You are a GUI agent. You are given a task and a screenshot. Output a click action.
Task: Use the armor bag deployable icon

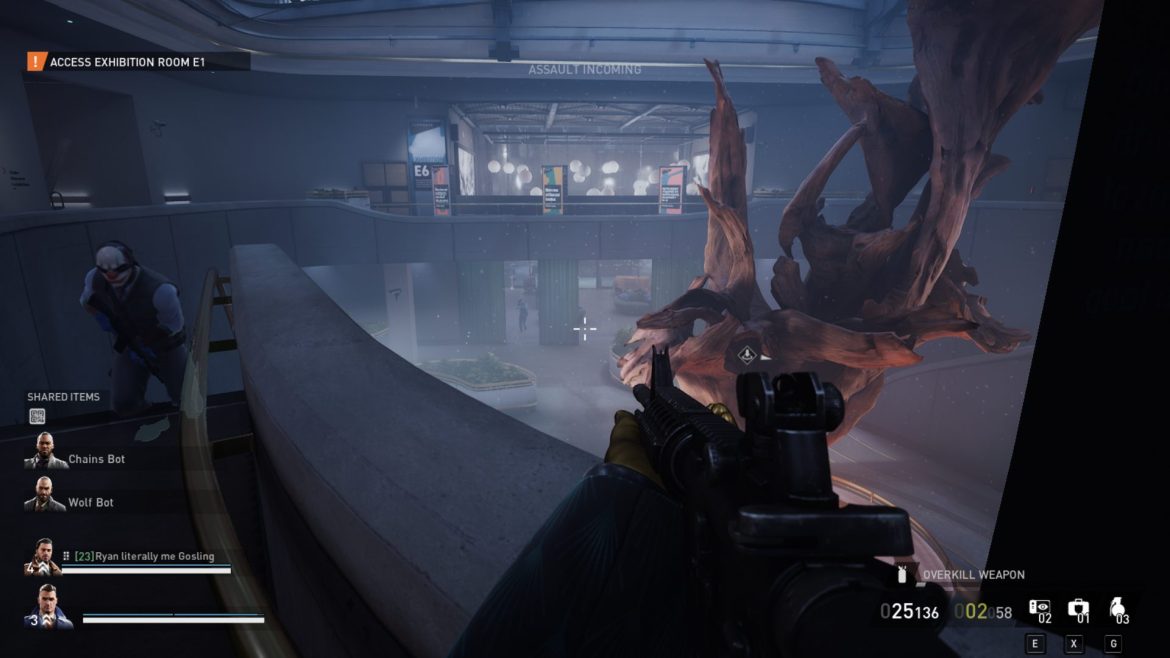click(1077, 609)
